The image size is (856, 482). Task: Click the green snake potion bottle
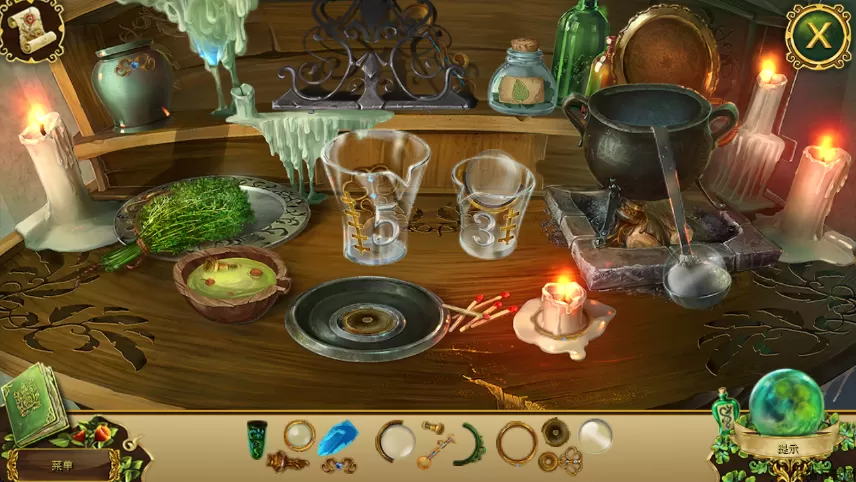pyautogui.click(x=725, y=410)
